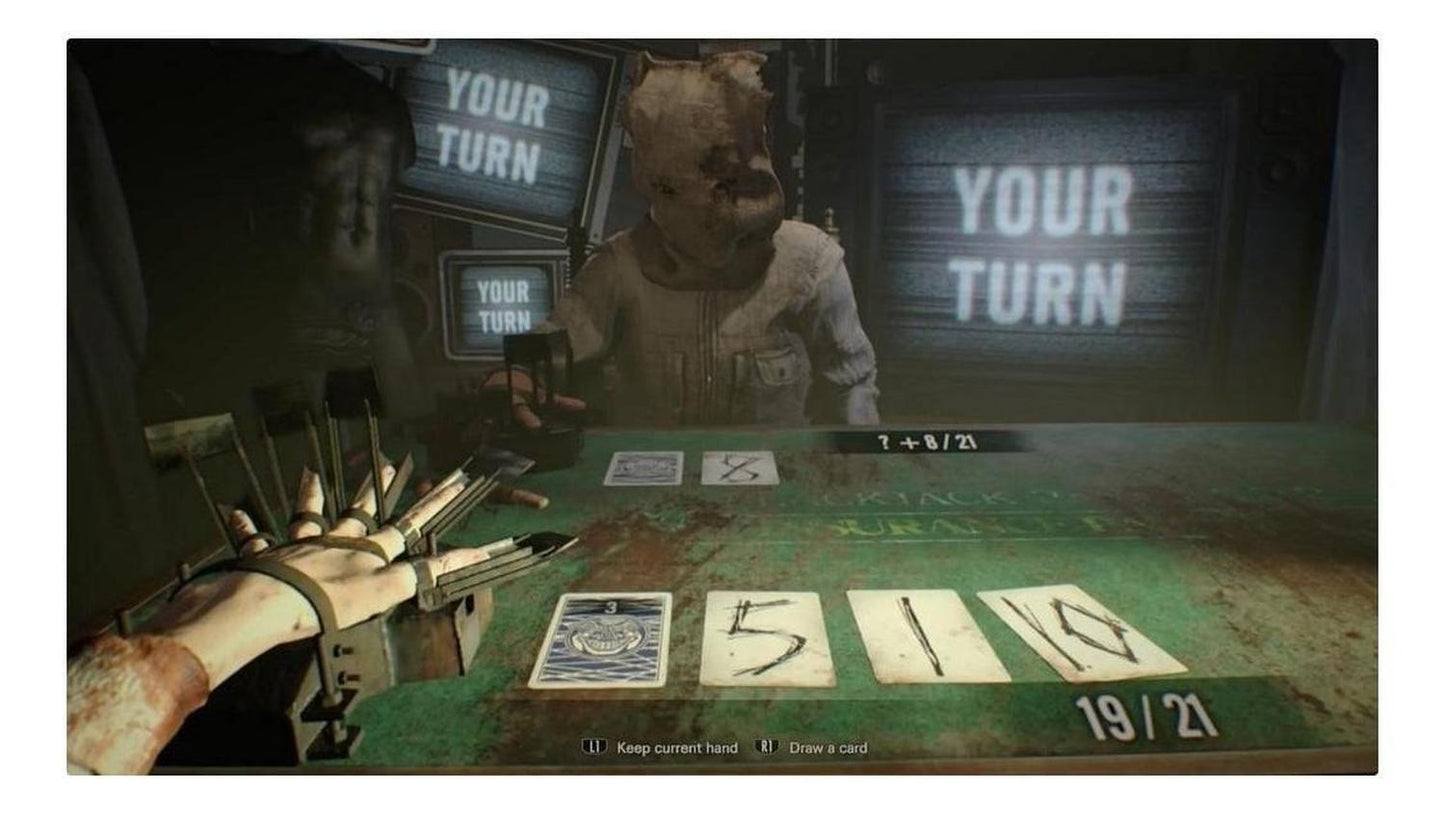Choose Keep current hand
This screenshot has height=814, width=1445.
point(660,747)
